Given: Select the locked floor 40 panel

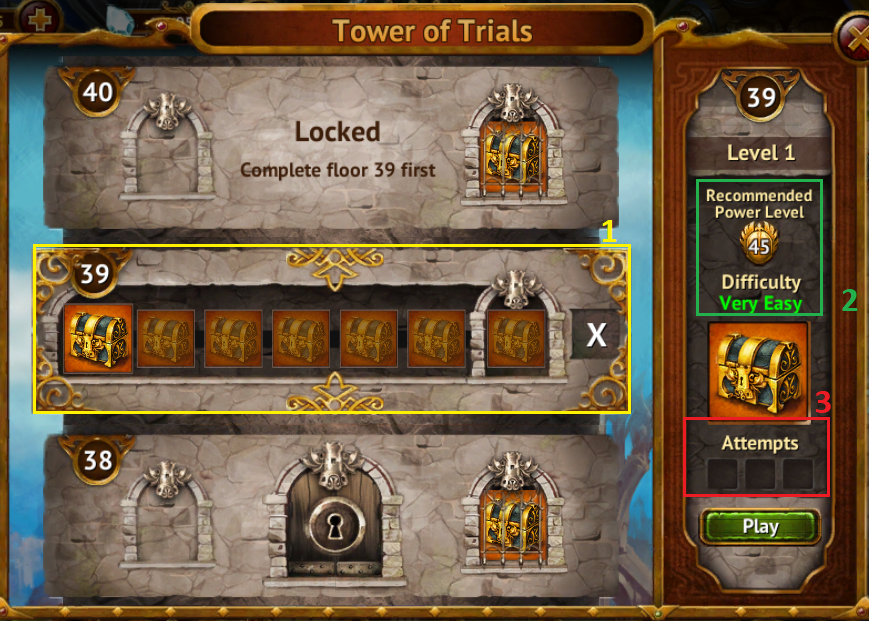Looking at the screenshot, I should [336, 146].
